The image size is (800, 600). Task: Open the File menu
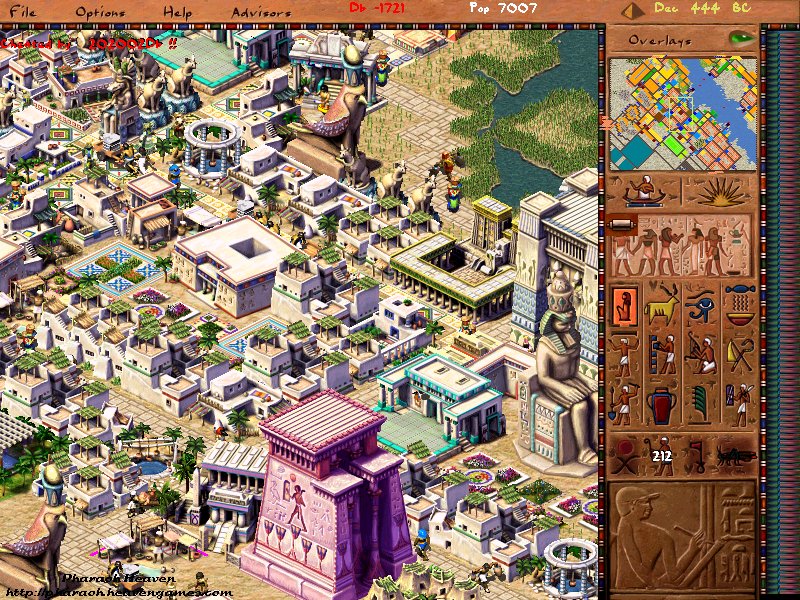[x=22, y=12]
